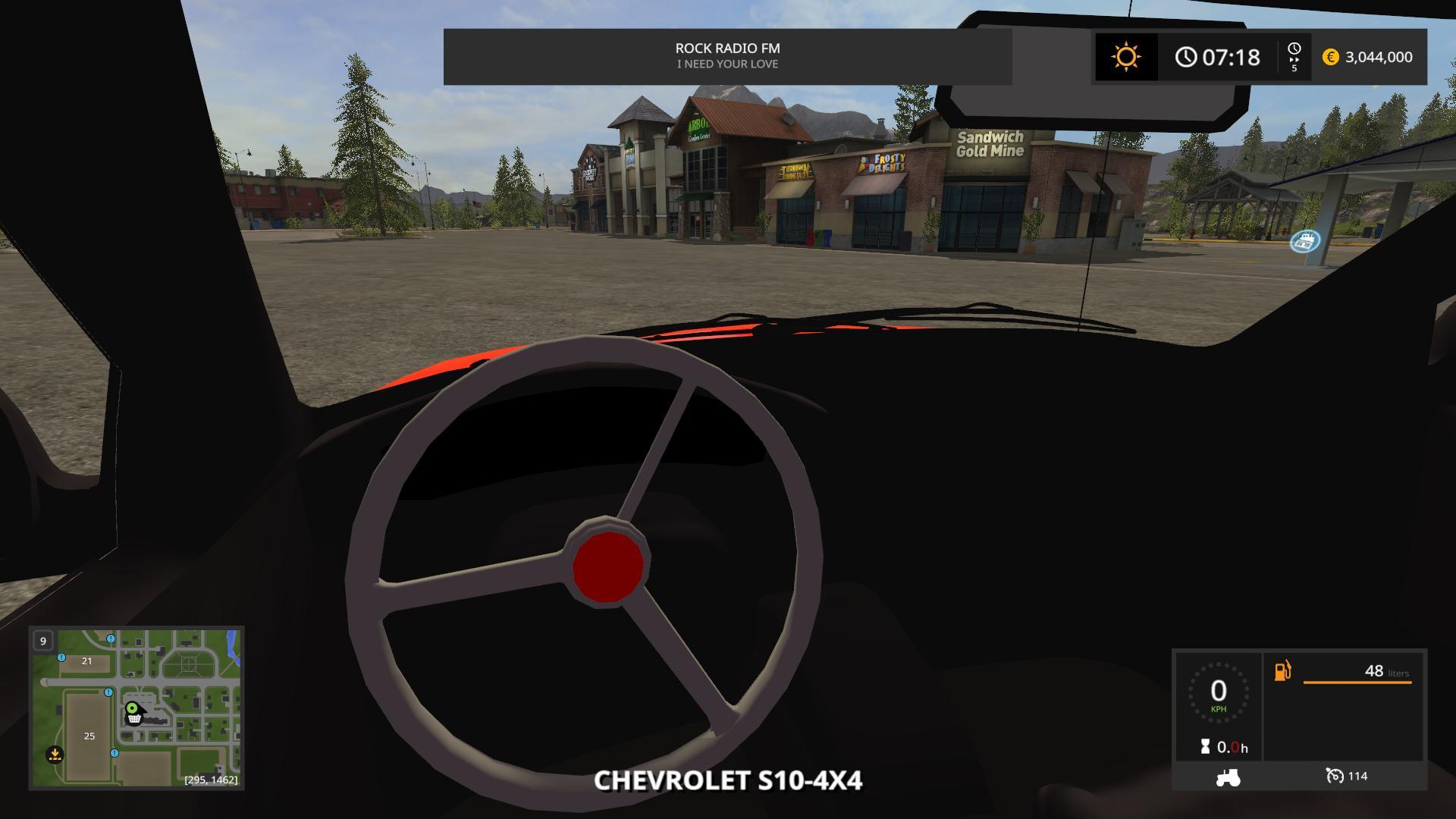This screenshot has height=819, width=1456.
Task: Click the yellow unloading marker on minimap
Action: 55,755
